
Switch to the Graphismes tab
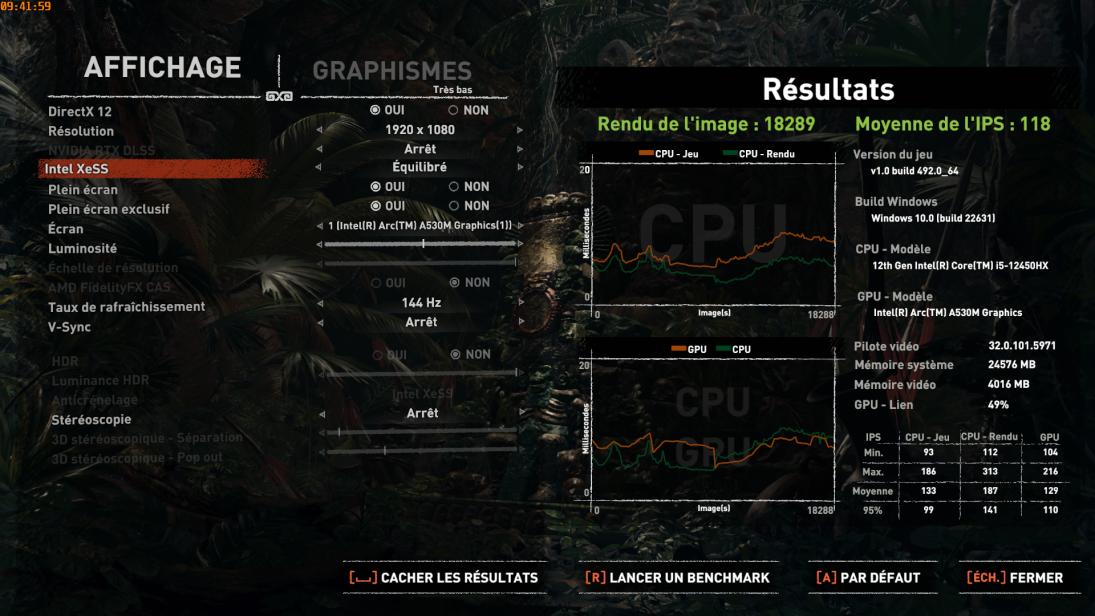pyautogui.click(x=391, y=71)
